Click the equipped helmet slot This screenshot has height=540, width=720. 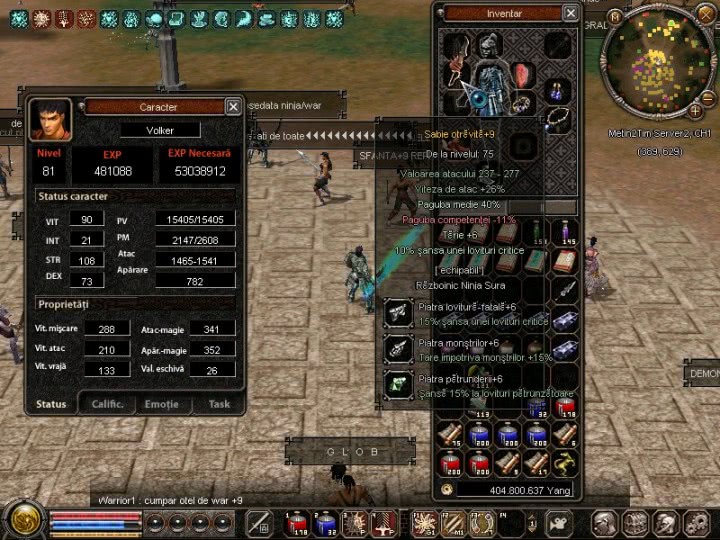487,46
